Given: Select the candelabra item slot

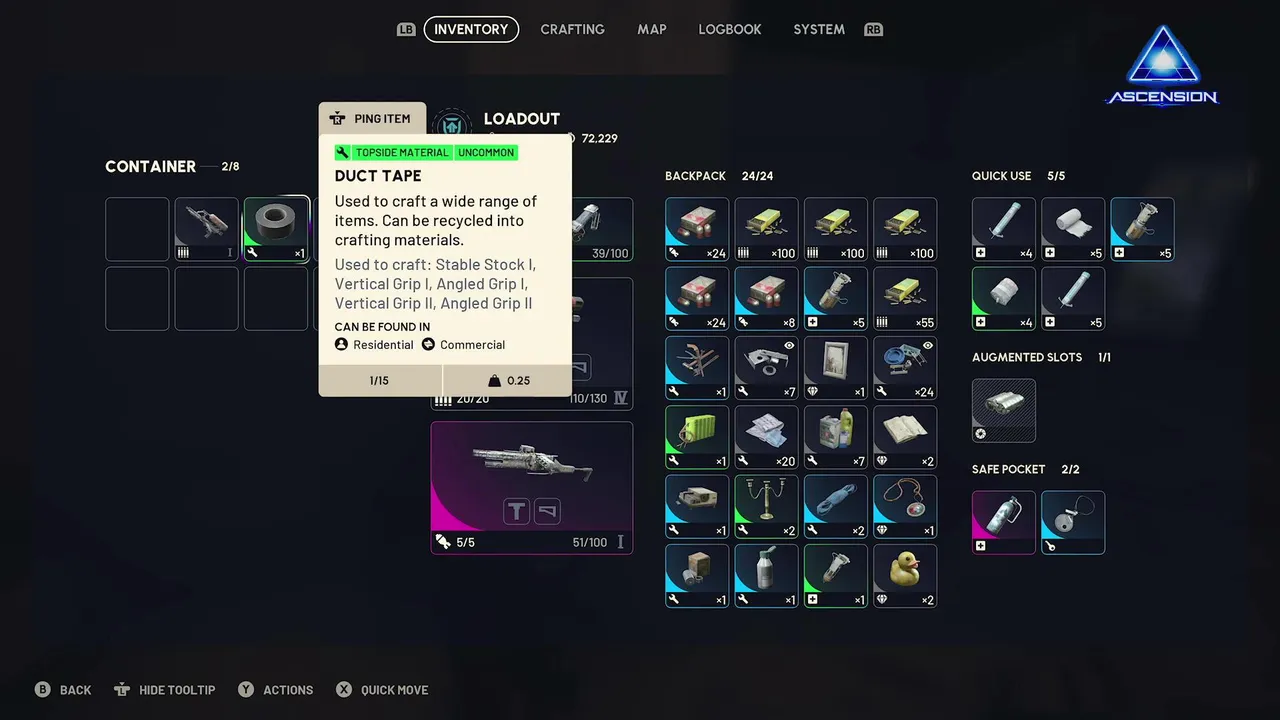Looking at the screenshot, I should pyautogui.click(x=766, y=506).
